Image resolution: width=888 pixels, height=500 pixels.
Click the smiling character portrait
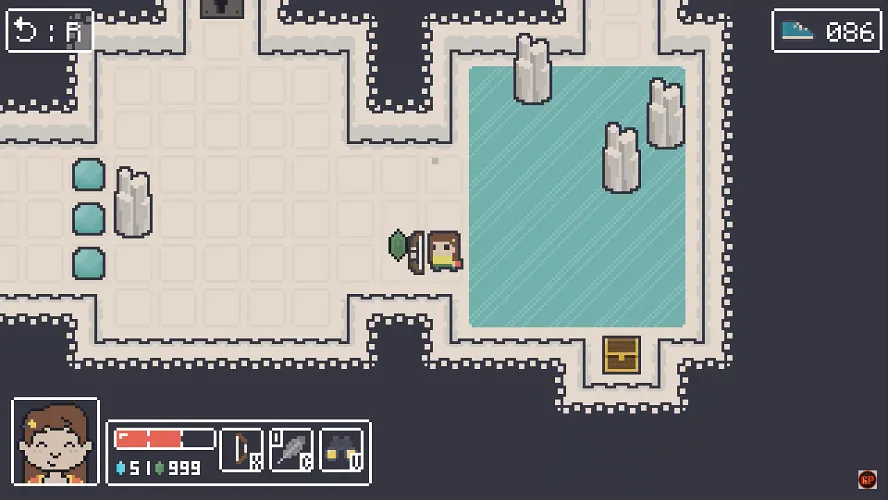[55, 441]
